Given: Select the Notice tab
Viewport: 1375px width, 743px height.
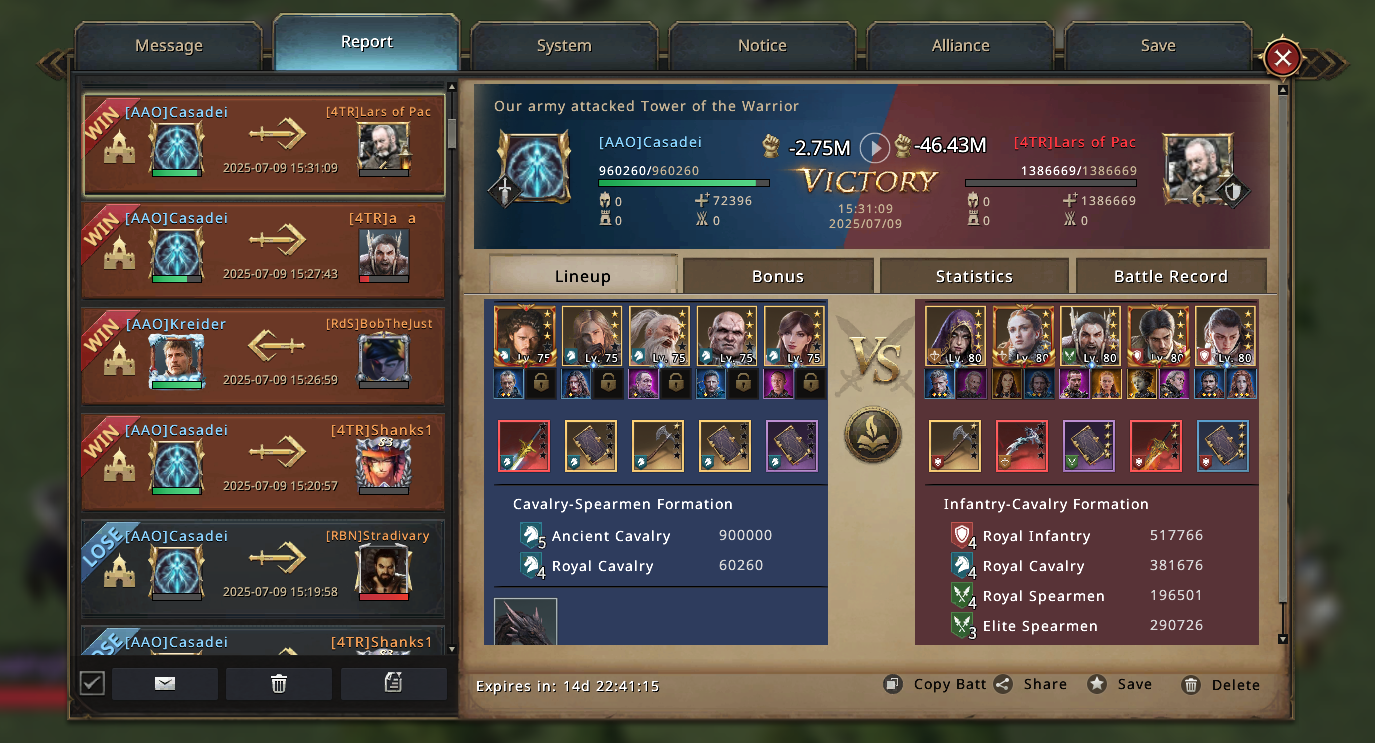Looking at the screenshot, I should 762,46.
